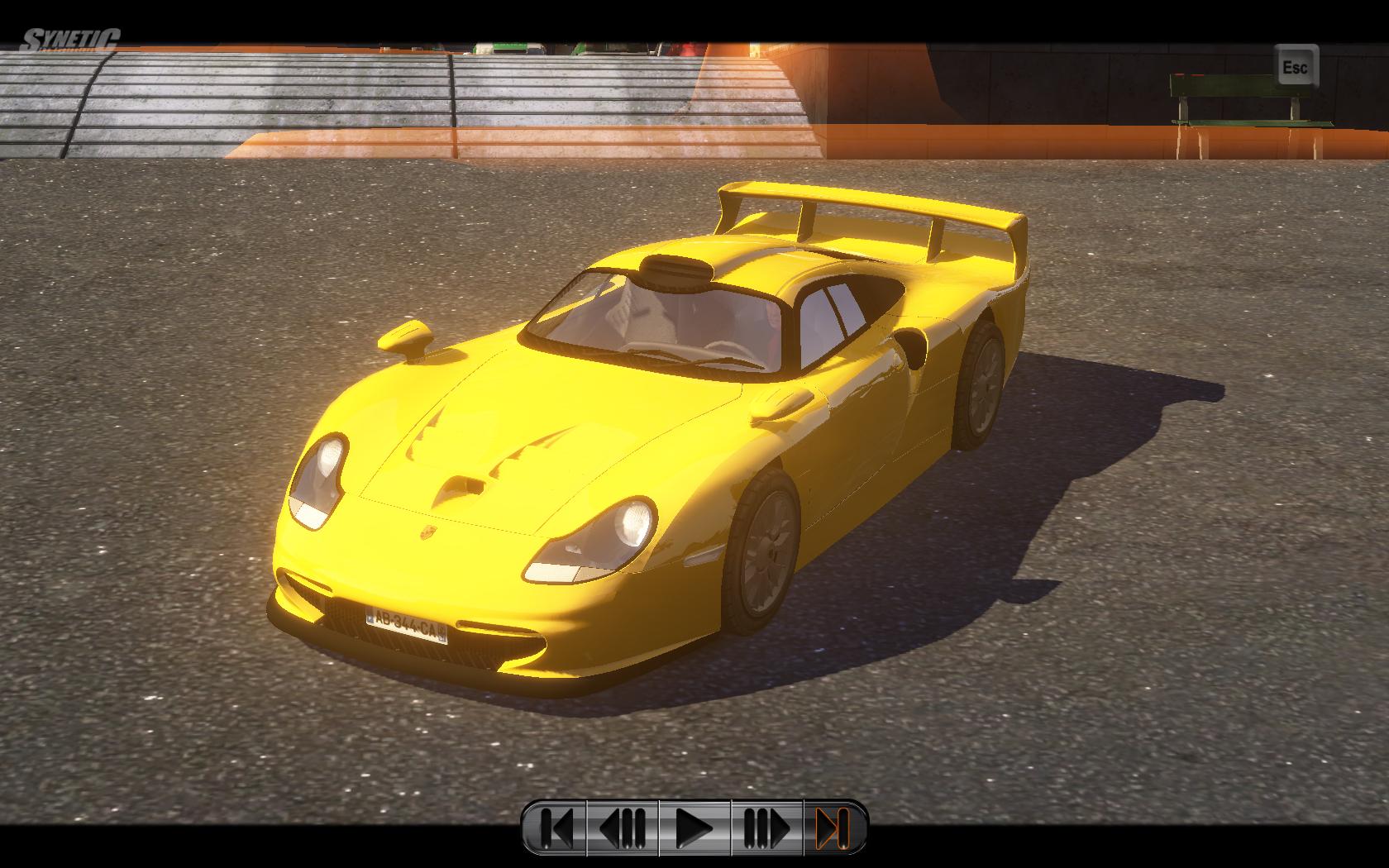Step the replay backward in slow motion

(623, 827)
